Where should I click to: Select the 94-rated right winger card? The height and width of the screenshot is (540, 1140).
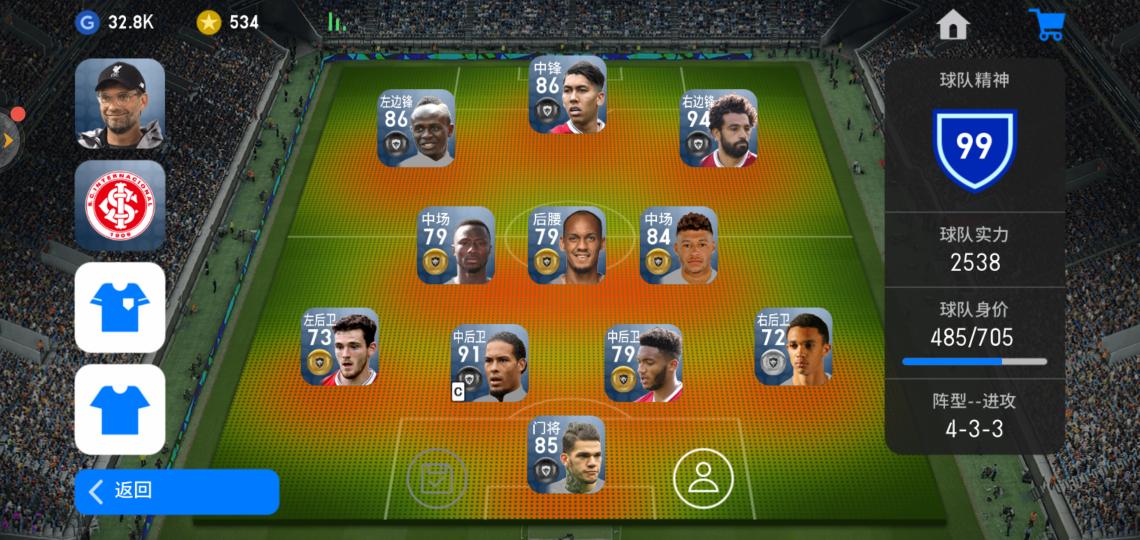point(718,128)
